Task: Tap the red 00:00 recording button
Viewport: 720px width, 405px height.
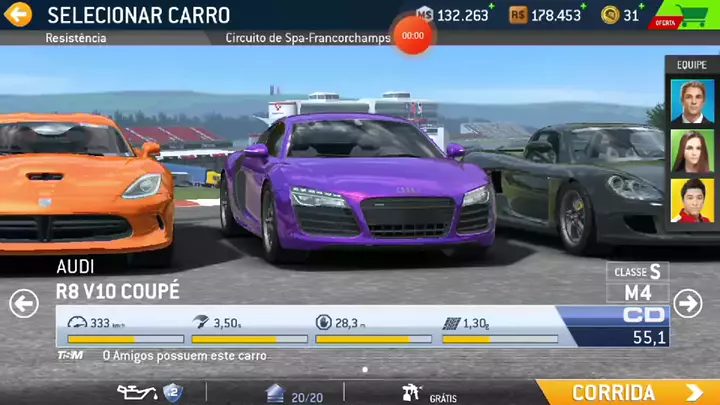Action: point(412,35)
